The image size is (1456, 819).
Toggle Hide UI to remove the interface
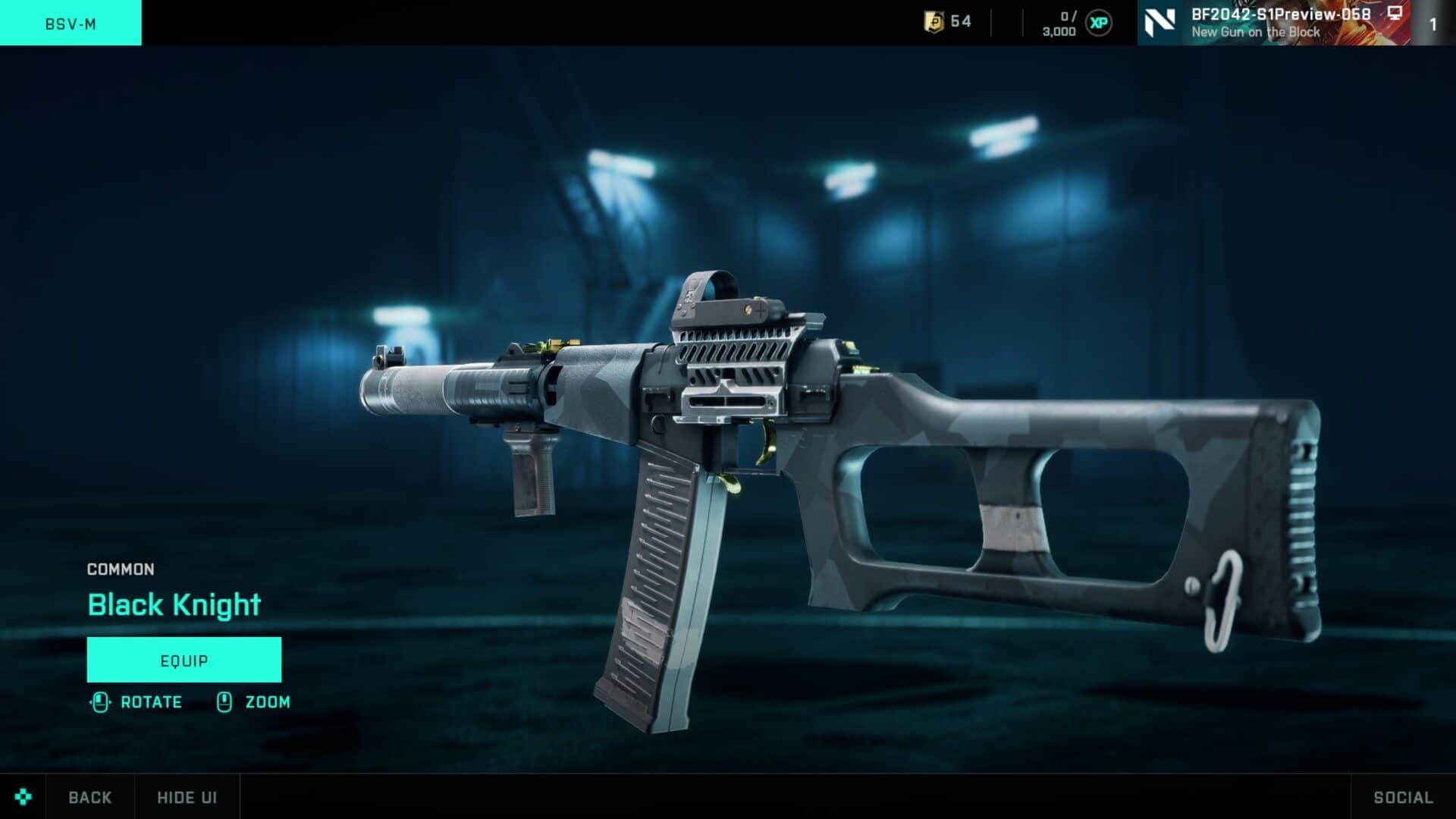(186, 797)
